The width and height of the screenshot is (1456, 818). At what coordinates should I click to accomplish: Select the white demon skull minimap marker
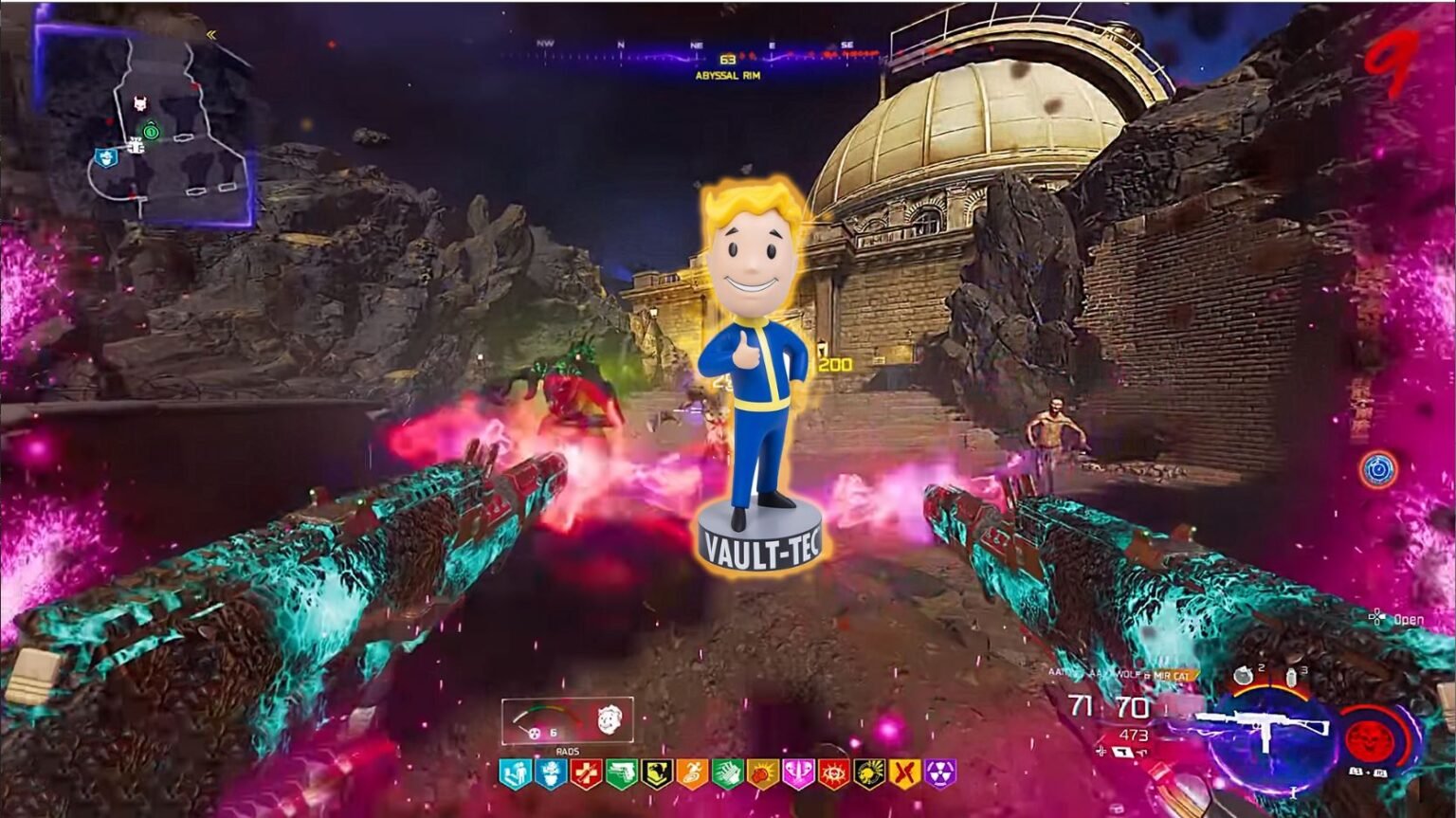tap(141, 103)
